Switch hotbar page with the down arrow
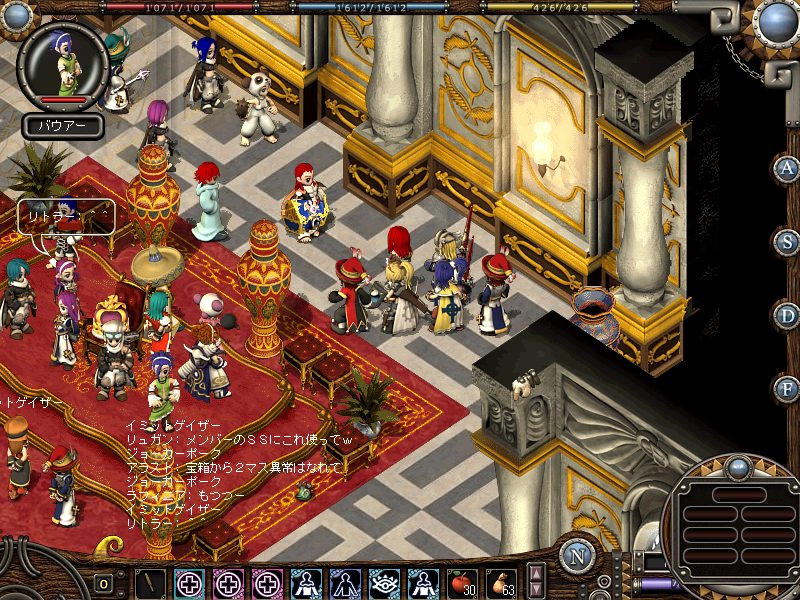The width and height of the screenshot is (800, 600). (x=536, y=590)
